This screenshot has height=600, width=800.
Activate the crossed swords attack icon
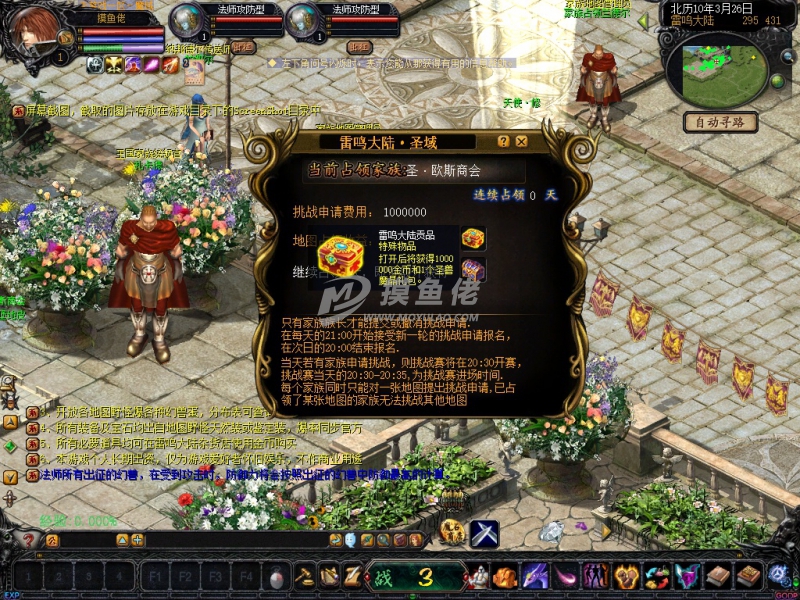pos(485,533)
